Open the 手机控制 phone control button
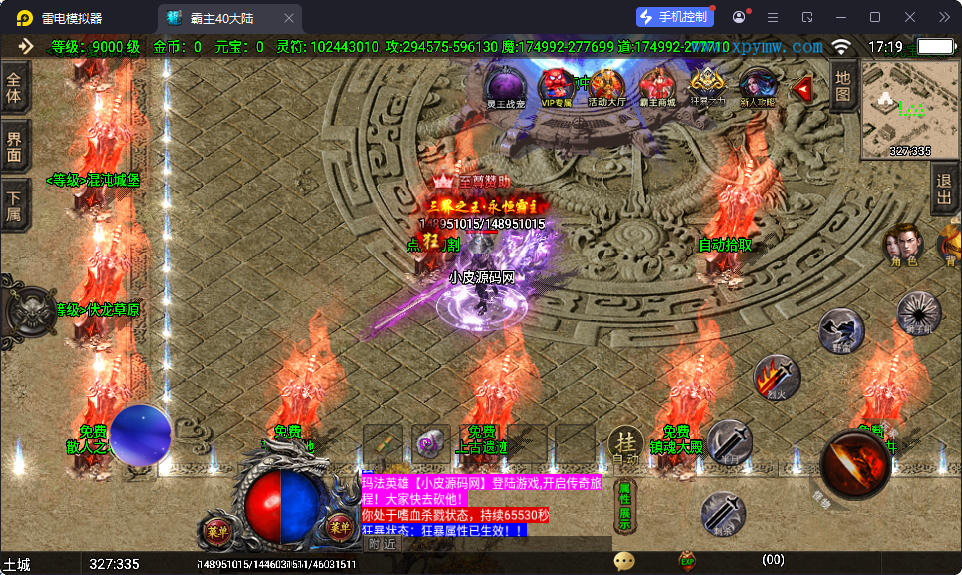This screenshot has width=962, height=575. (x=675, y=17)
